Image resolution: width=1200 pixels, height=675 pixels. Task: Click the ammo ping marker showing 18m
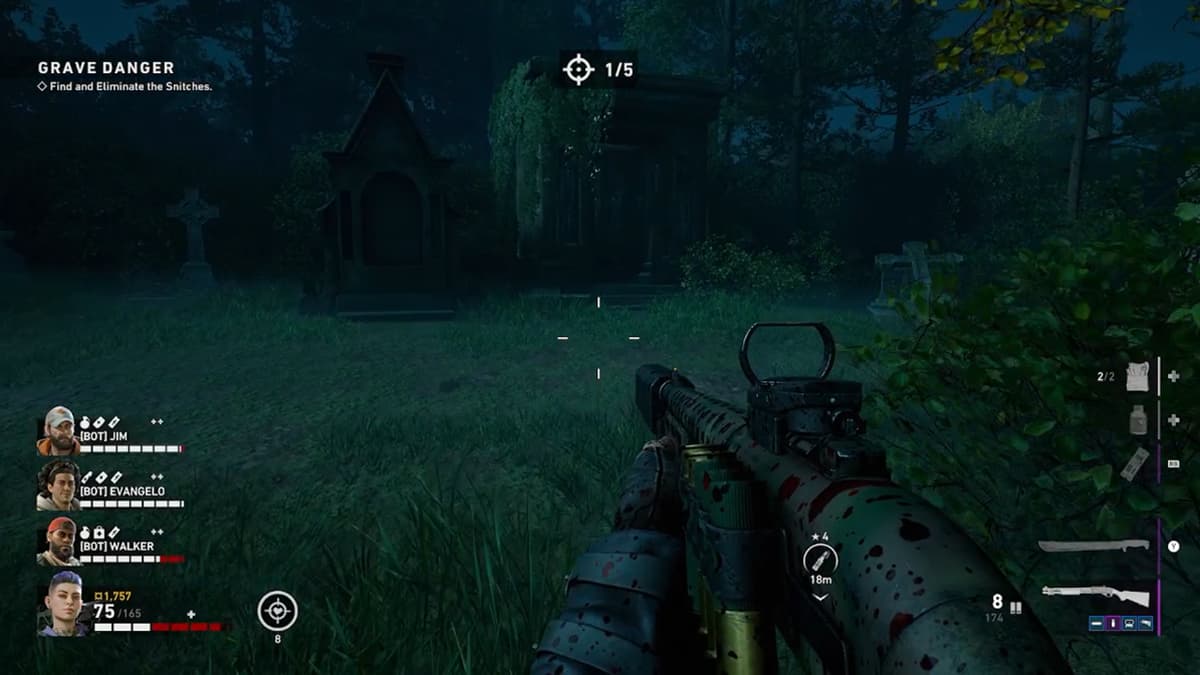pos(819,561)
